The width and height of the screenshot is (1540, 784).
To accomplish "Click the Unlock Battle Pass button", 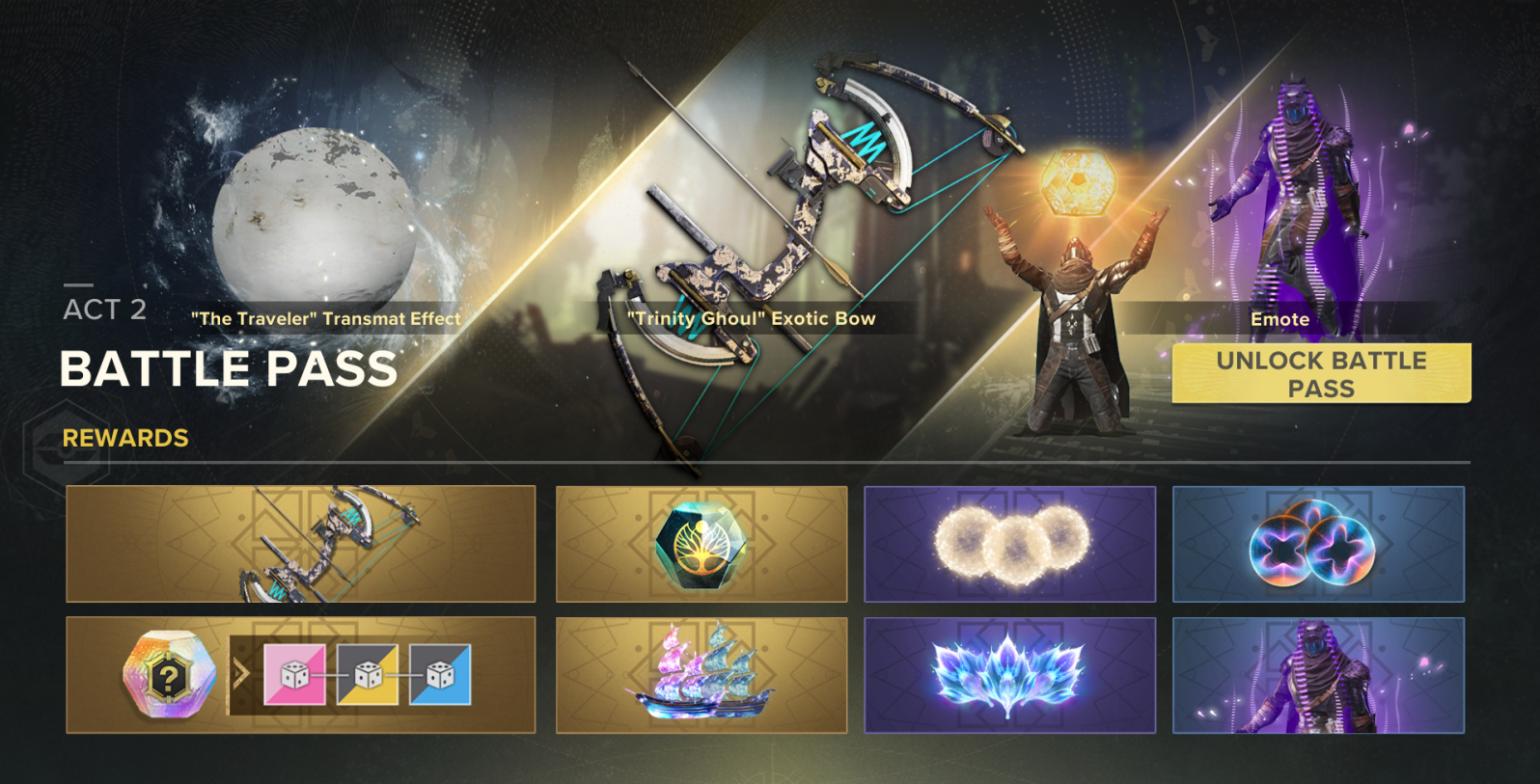I will tap(1321, 373).
